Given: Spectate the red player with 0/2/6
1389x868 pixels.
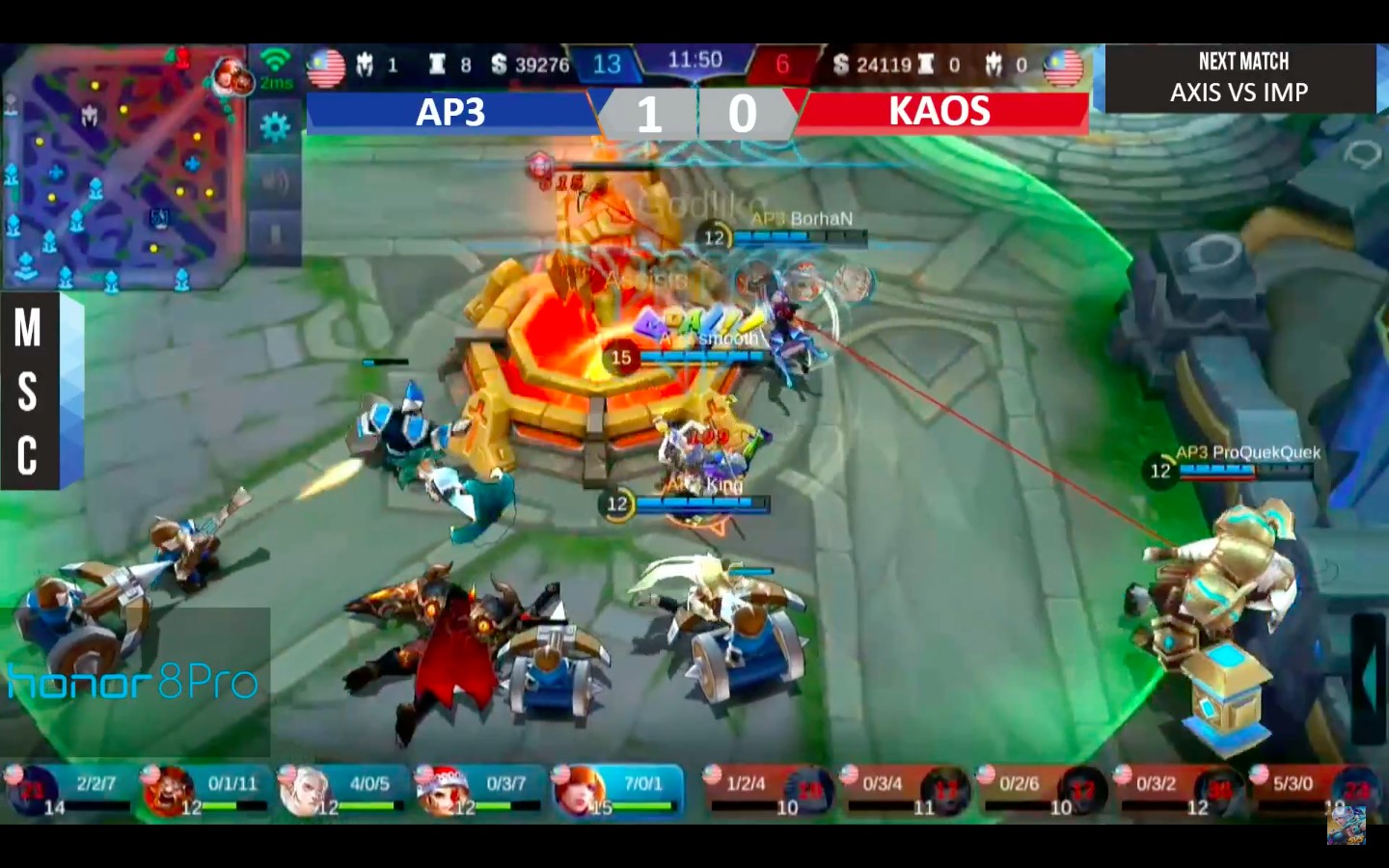Looking at the screenshot, I should (1043, 791).
